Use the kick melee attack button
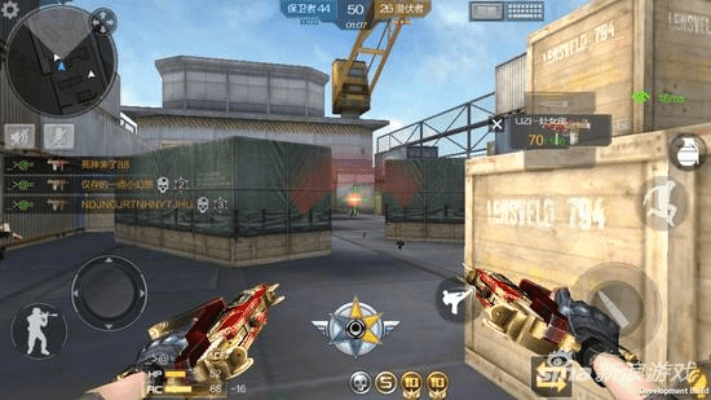 pyautogui.click(x=455, y=299)
